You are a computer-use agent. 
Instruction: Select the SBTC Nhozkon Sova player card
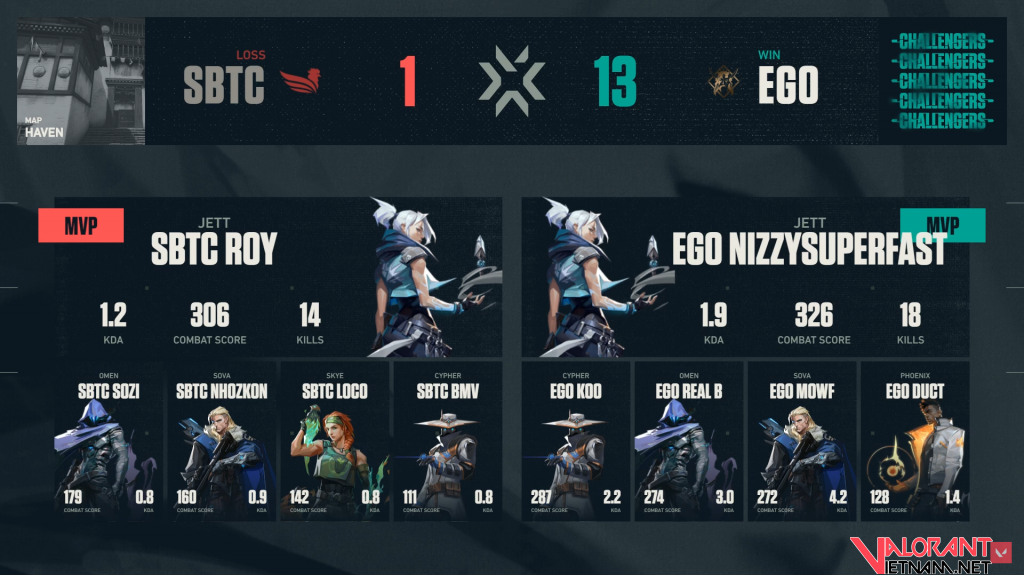(221, 442)
